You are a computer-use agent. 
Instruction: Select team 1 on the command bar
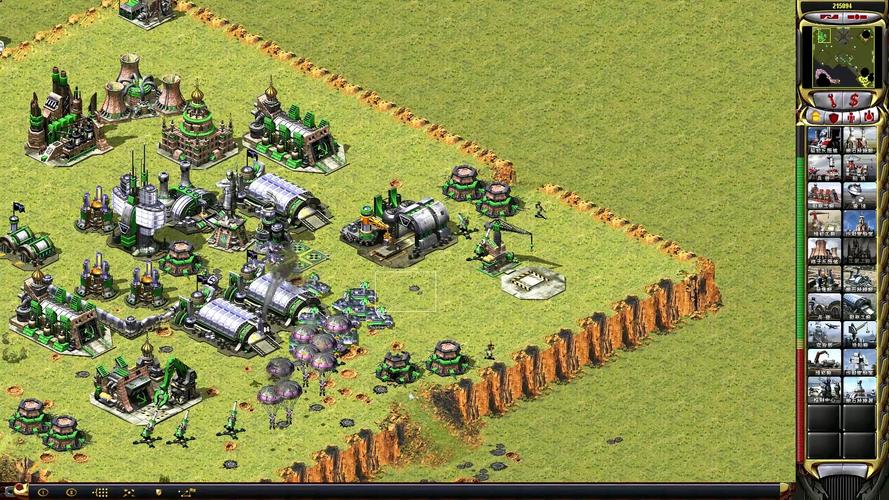(x=41, y=492)
